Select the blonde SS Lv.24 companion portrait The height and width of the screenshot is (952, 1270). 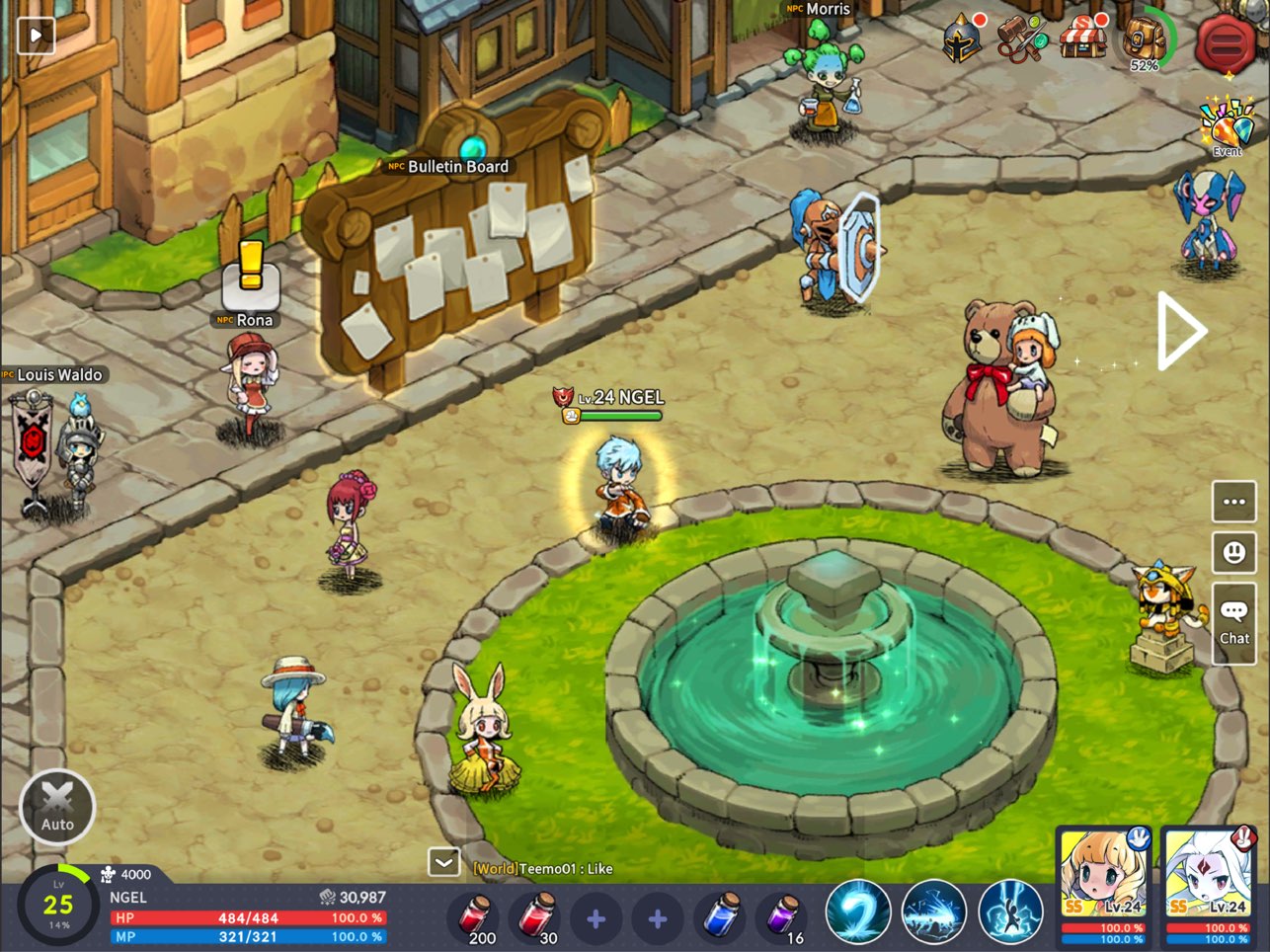tap(1102, 883)
